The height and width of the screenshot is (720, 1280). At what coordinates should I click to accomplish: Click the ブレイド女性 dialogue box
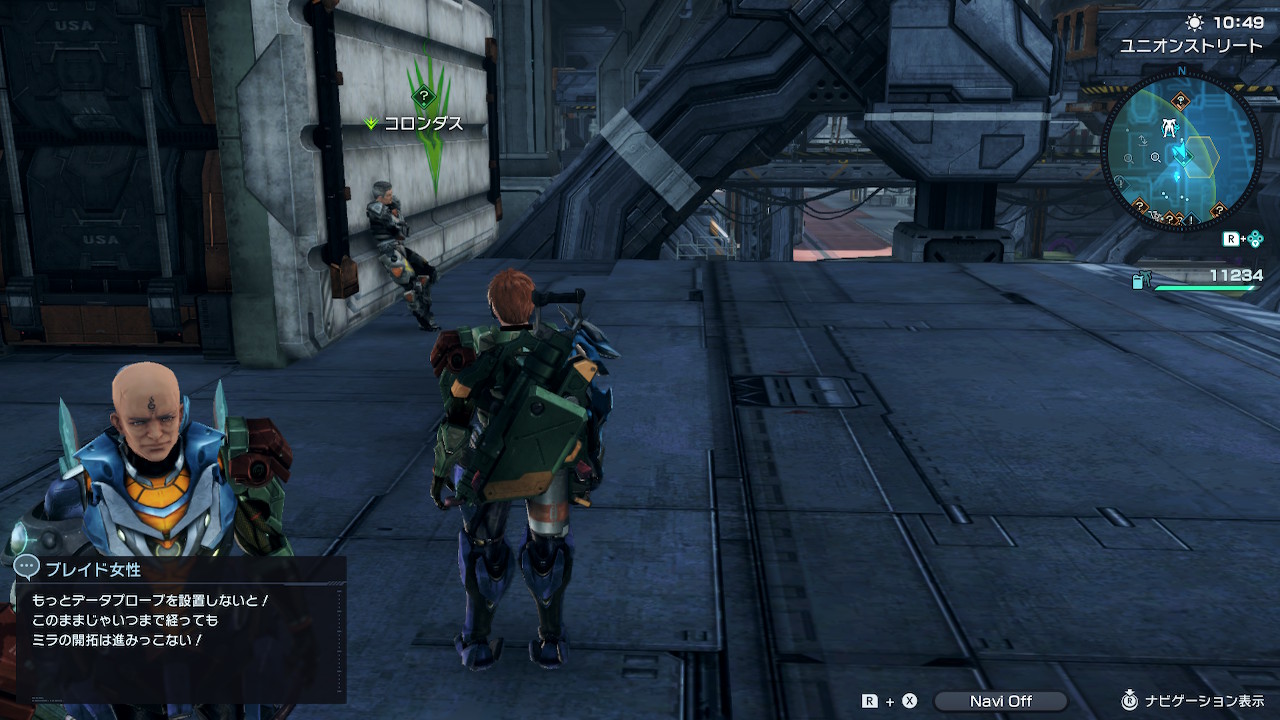pyautogui.click(x=181, y=628)
